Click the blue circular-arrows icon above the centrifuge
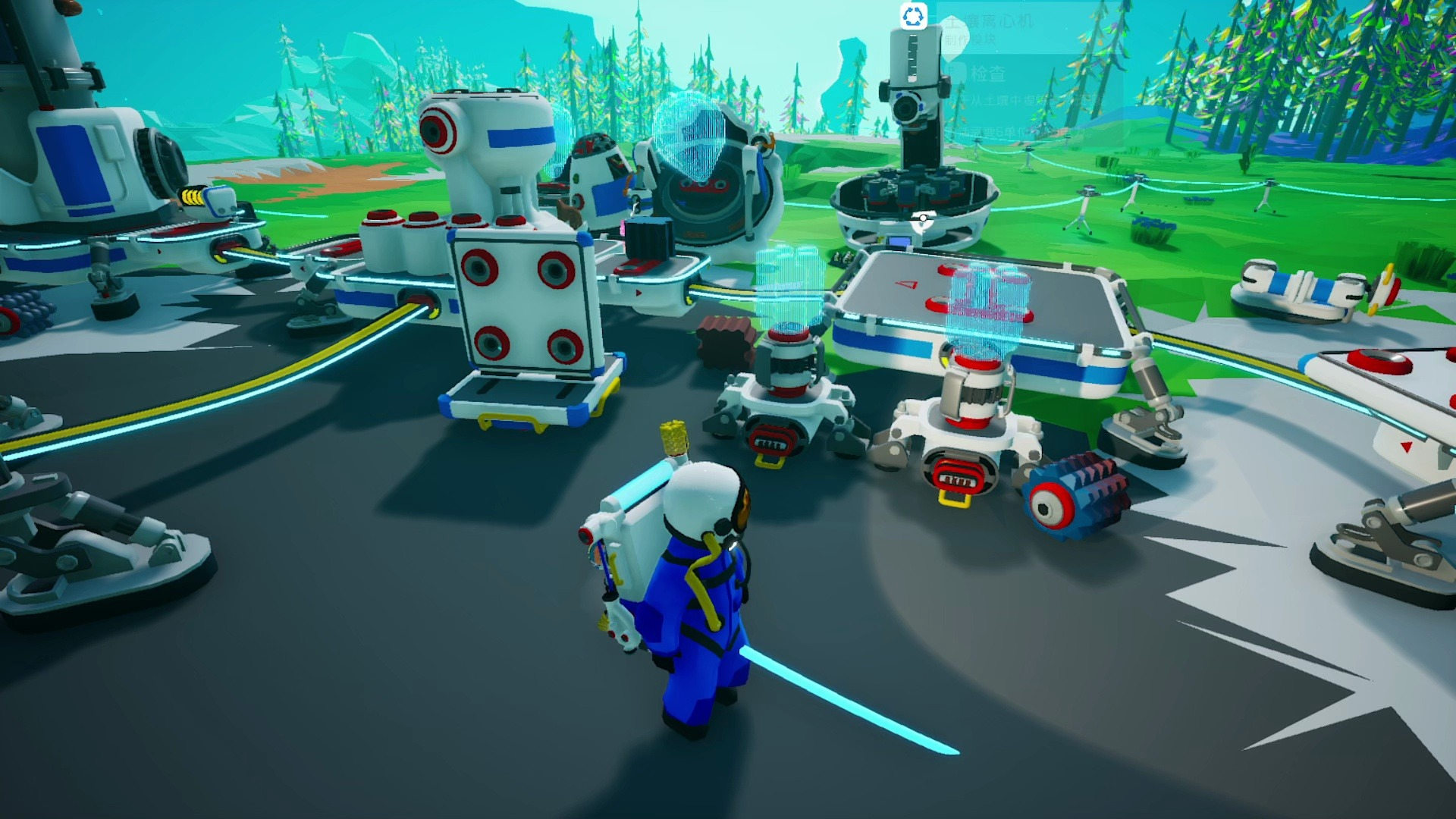The width and height of the screenshot is (1456, 819). (x=913, y=16)
